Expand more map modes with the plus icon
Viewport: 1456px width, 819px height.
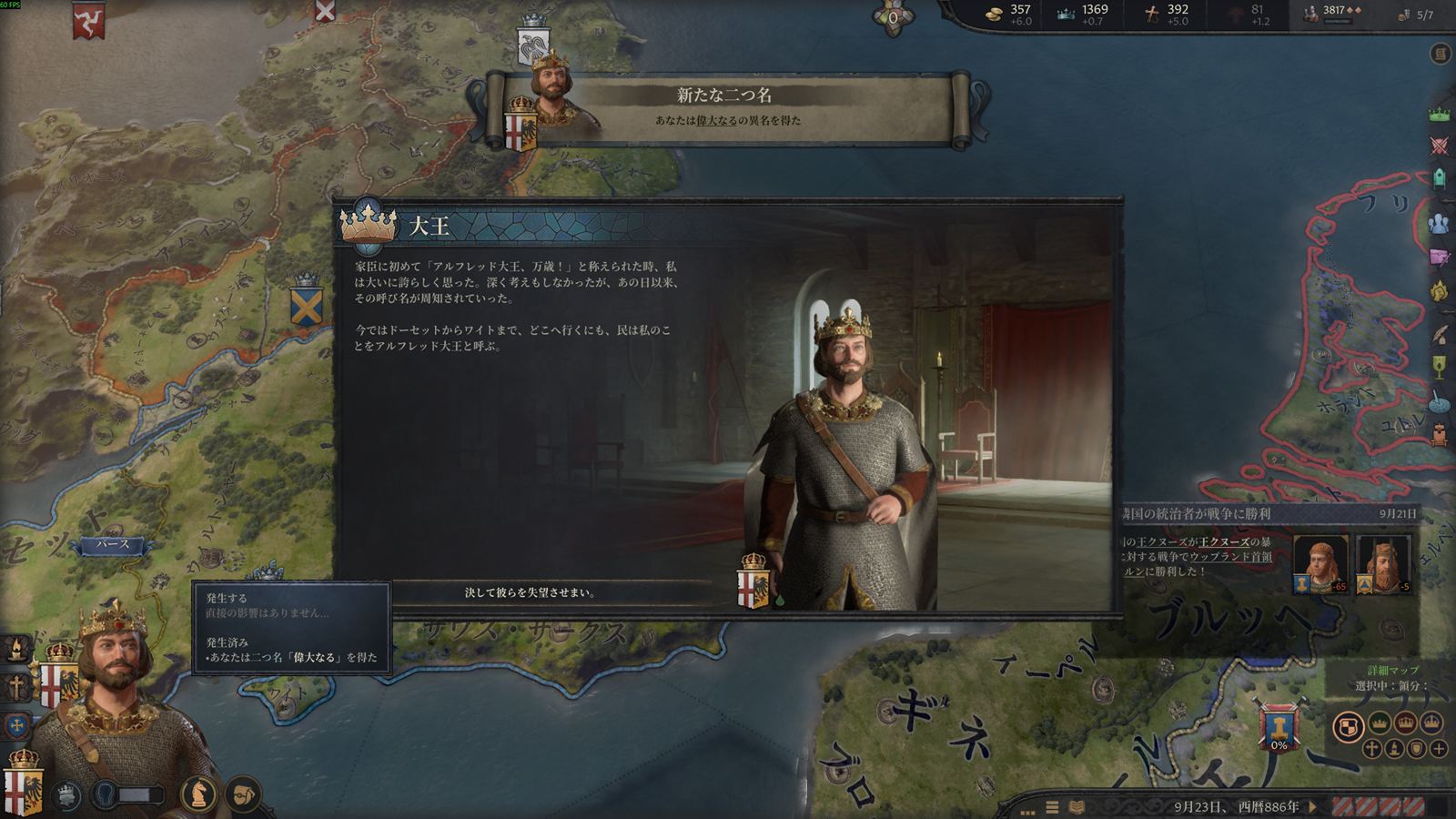(1438, 749)
